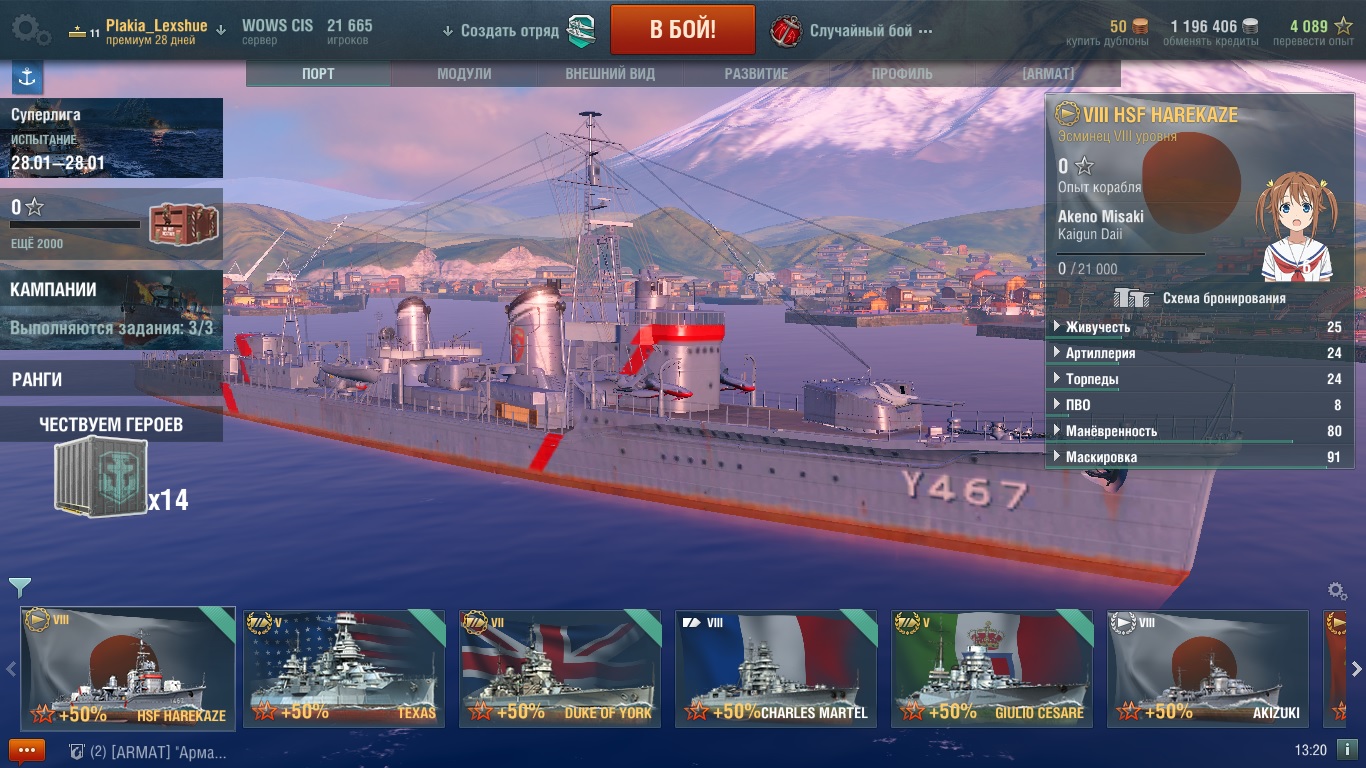Screen dimensions: 1366x768
Task: Show the ПРОФИЛЬ tab
Action: (x=902, y=74)
